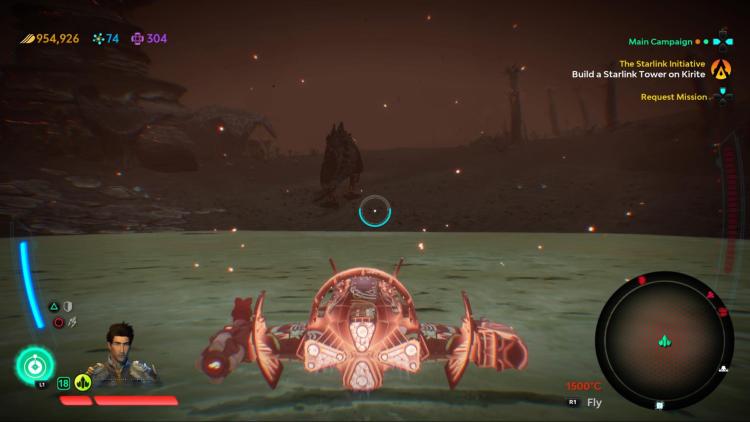Select the Main Campaign mission category
750x422 pixels.
point(660,42)
